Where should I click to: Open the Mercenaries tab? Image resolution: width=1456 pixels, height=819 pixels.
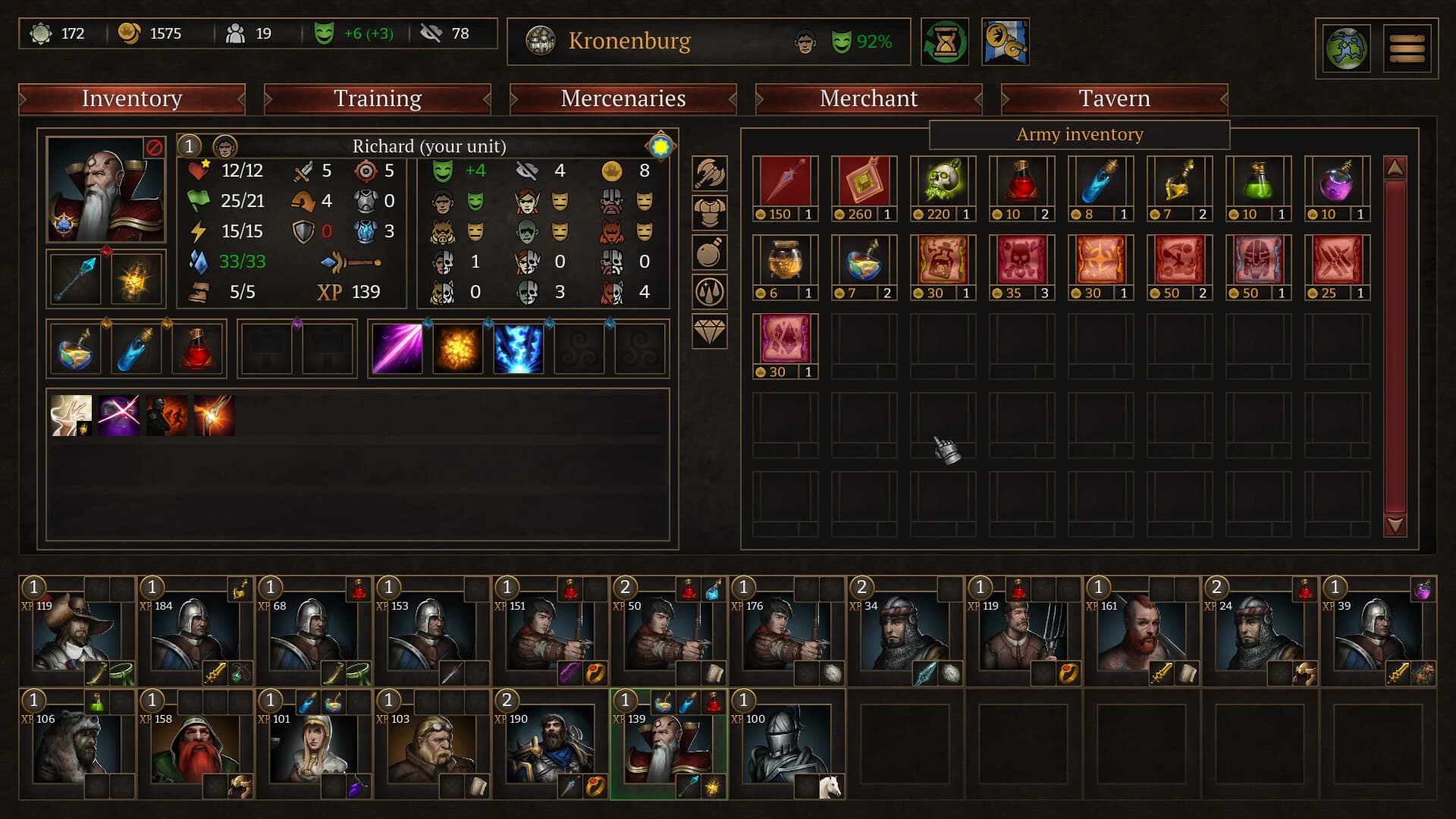[622, 99]
